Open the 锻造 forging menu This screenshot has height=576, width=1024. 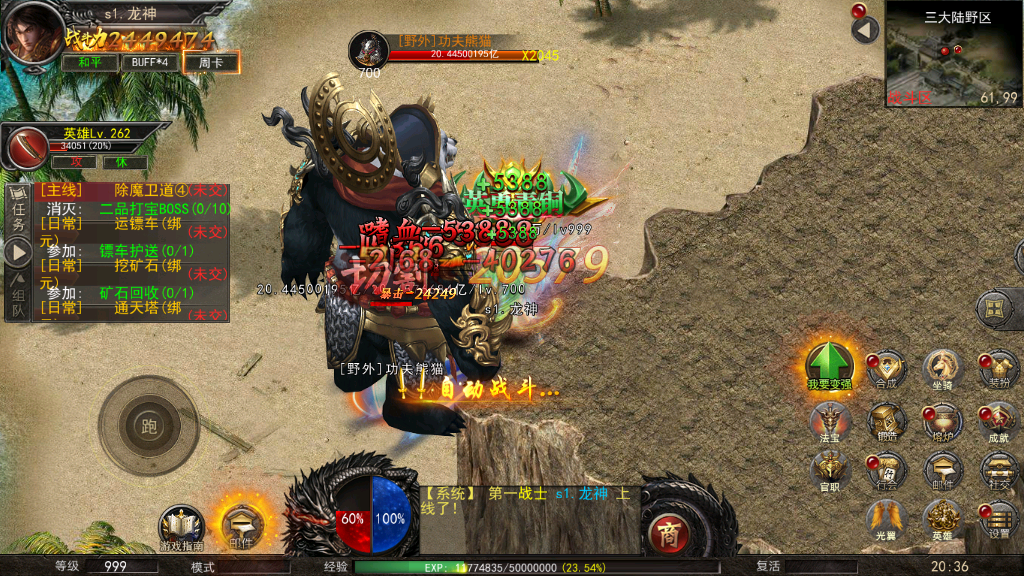coord(886,421)
